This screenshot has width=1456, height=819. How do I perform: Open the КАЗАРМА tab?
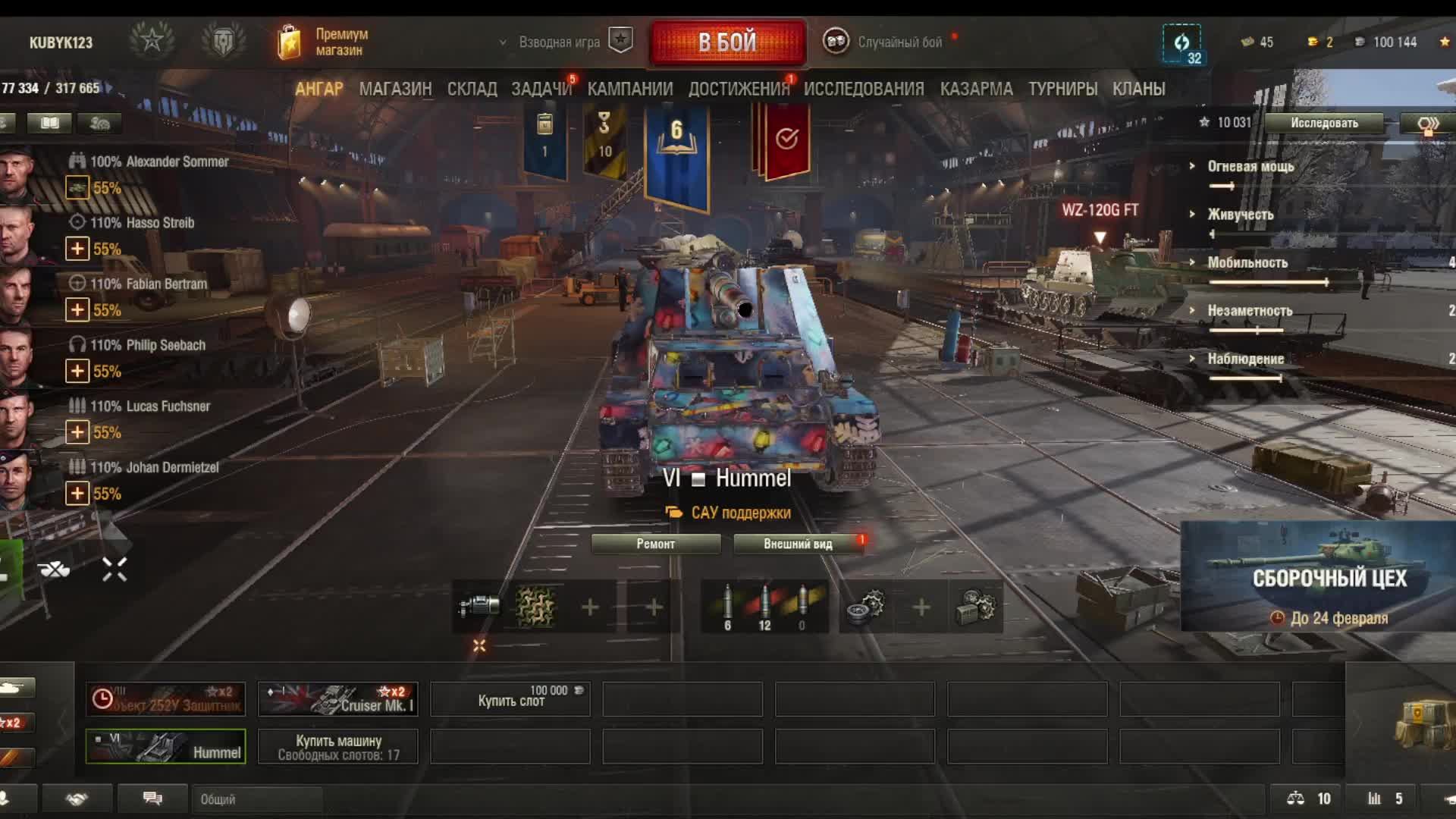(x=976, y=89)
